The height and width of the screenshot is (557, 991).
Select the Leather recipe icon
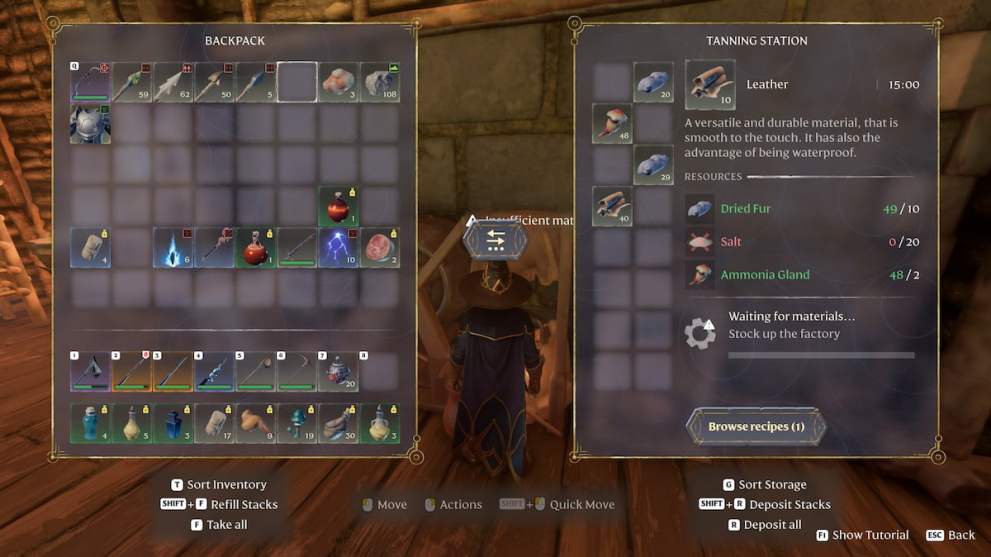point(710,85)
